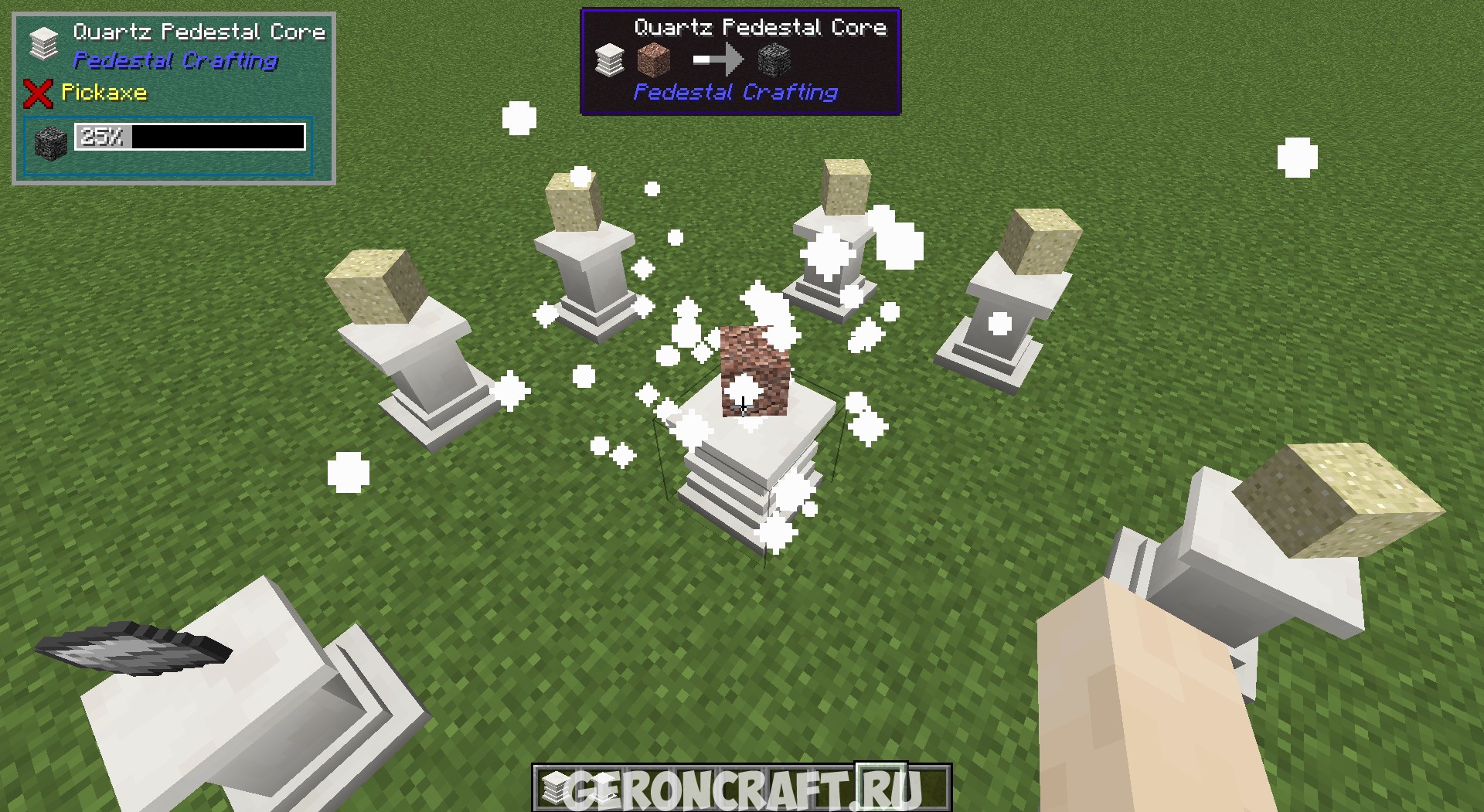Click the red X Pickaxe requirement icon
This screenshot has height=812, width=1484.
(36, 94)
